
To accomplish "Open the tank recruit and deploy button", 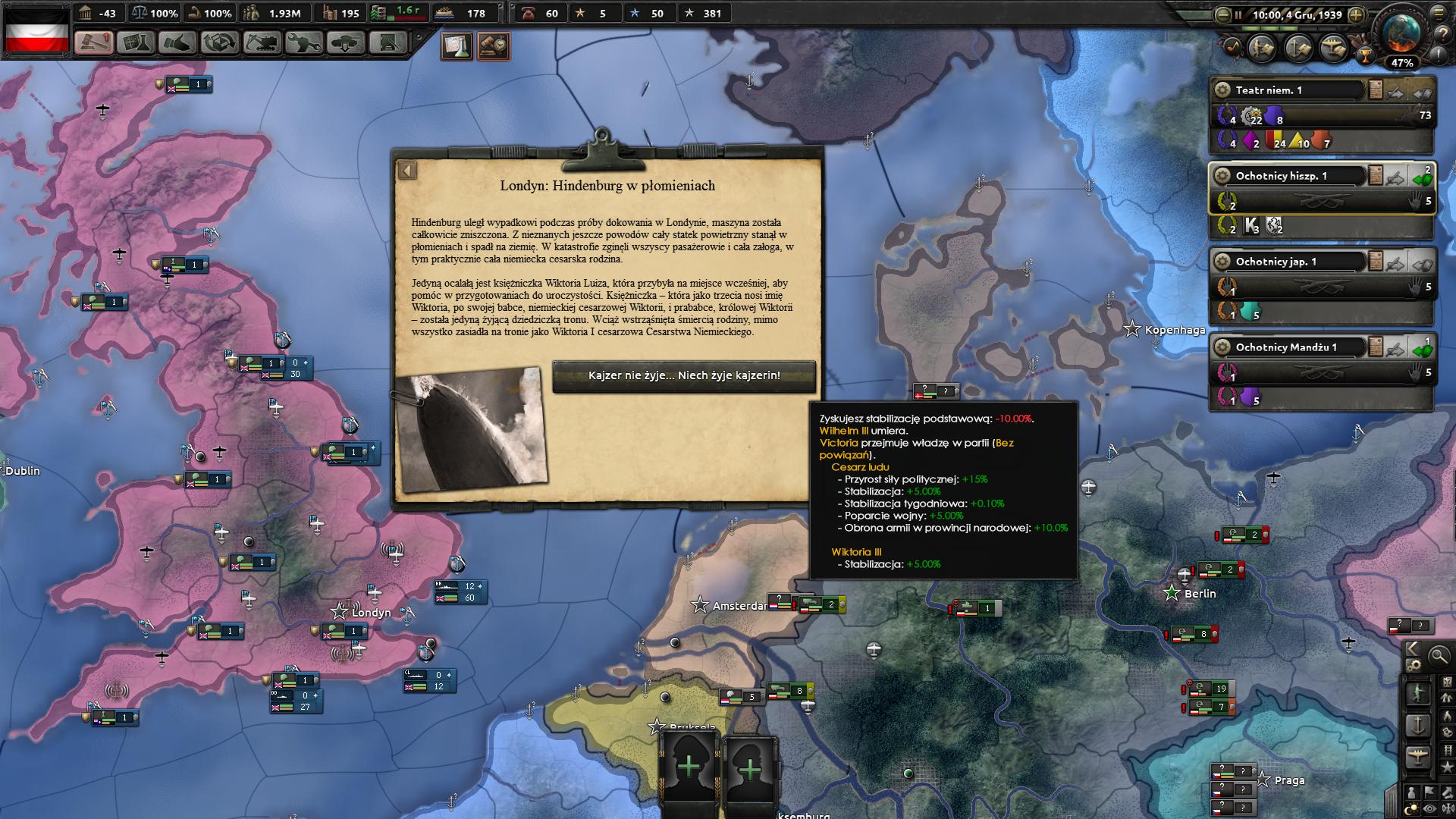I will (x=345, y=42).
